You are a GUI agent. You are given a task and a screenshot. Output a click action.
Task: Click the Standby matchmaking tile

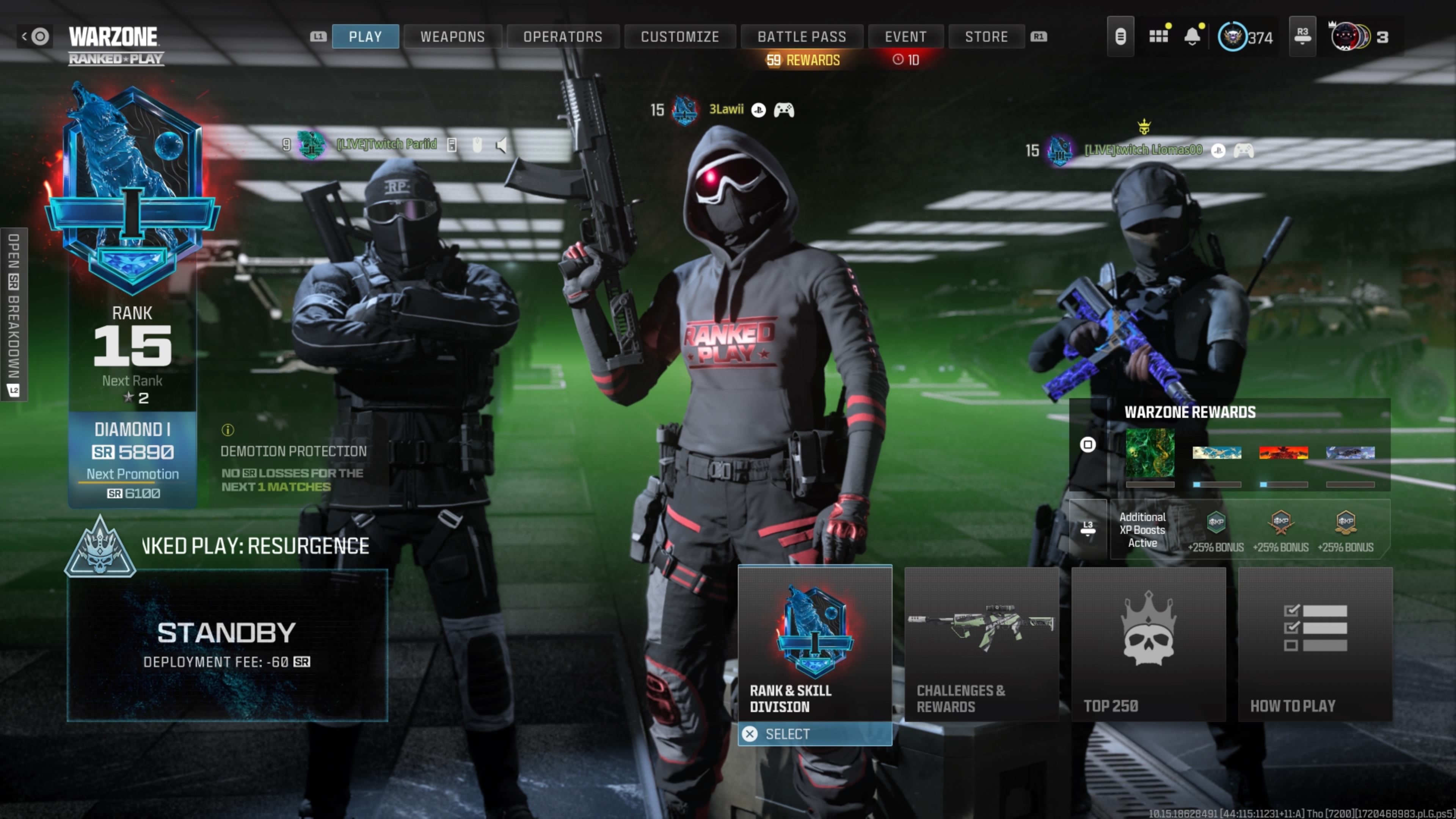pyautogui.click(x=227, y=644)
